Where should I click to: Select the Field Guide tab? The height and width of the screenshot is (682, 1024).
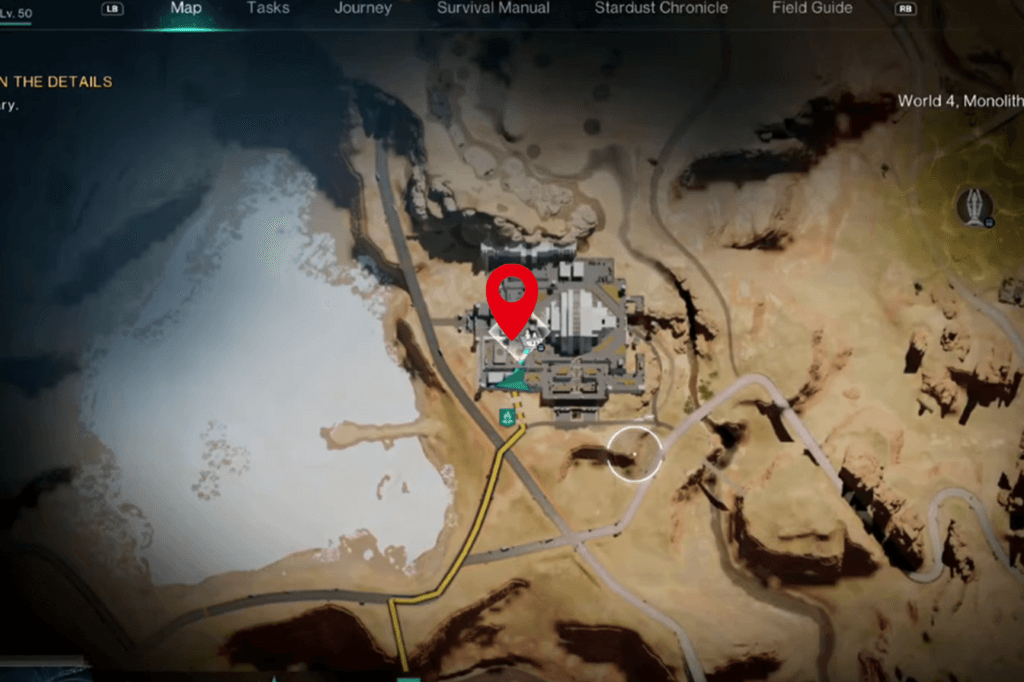click(x=812, y=8)
